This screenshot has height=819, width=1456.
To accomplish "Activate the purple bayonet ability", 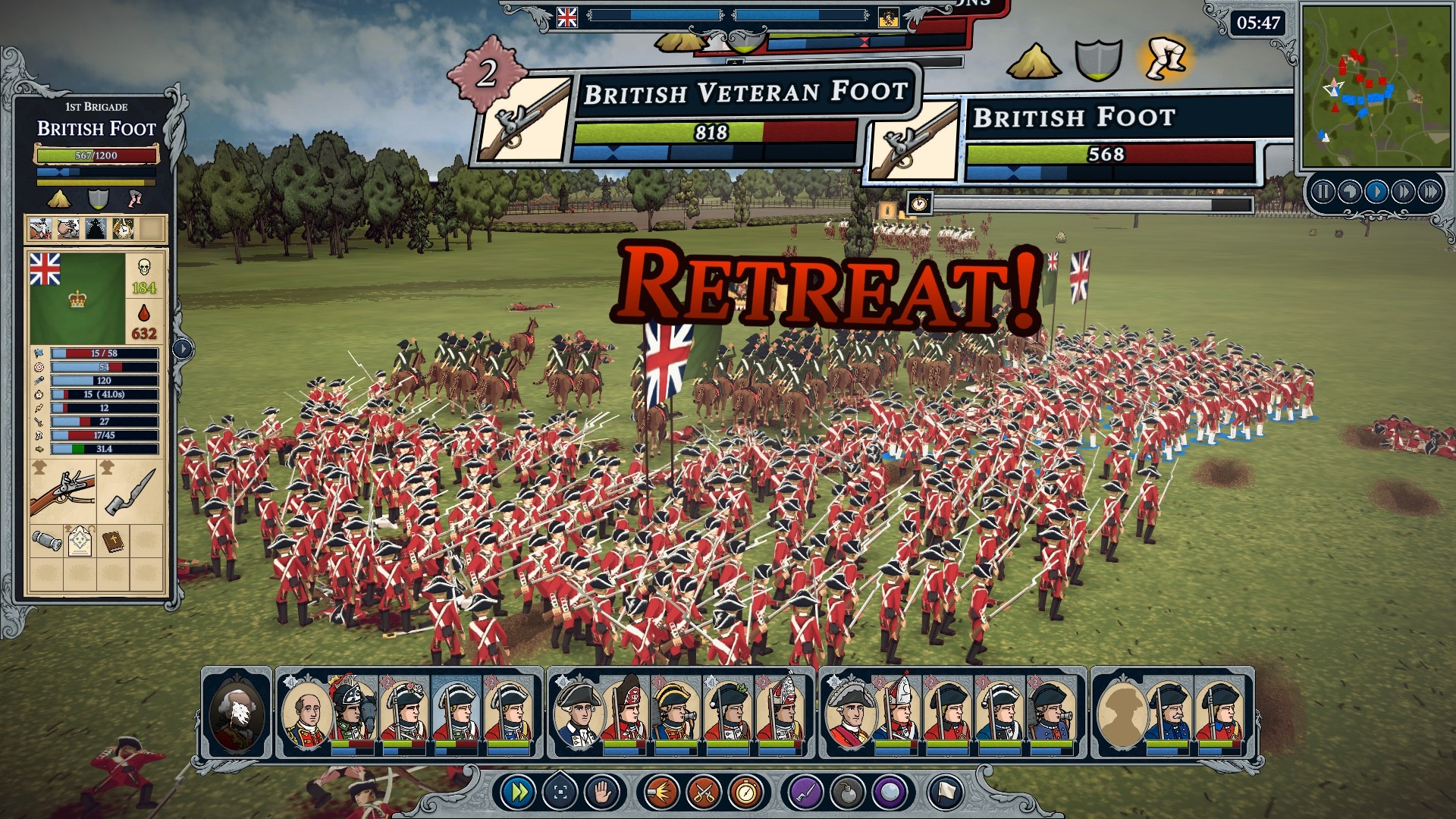I will click(x=805, y=793).
